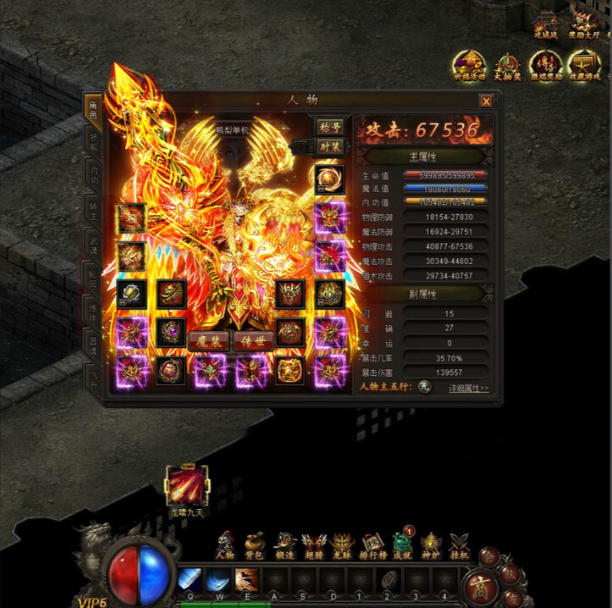Open the 时装 costume button
This screenshot has height=608, width=612.
click(329, 146)
